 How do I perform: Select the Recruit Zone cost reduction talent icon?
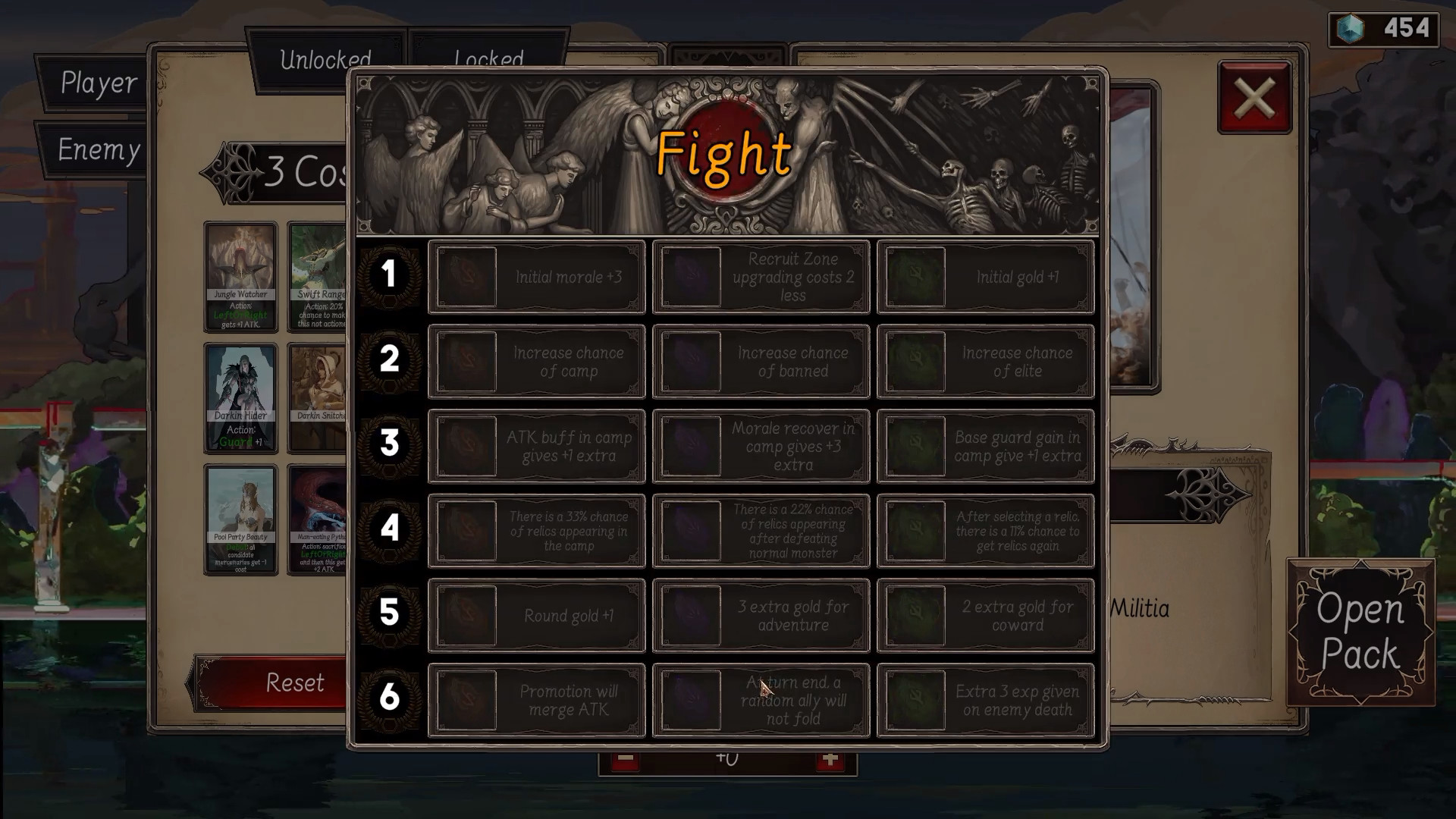[x=689, y=276]
